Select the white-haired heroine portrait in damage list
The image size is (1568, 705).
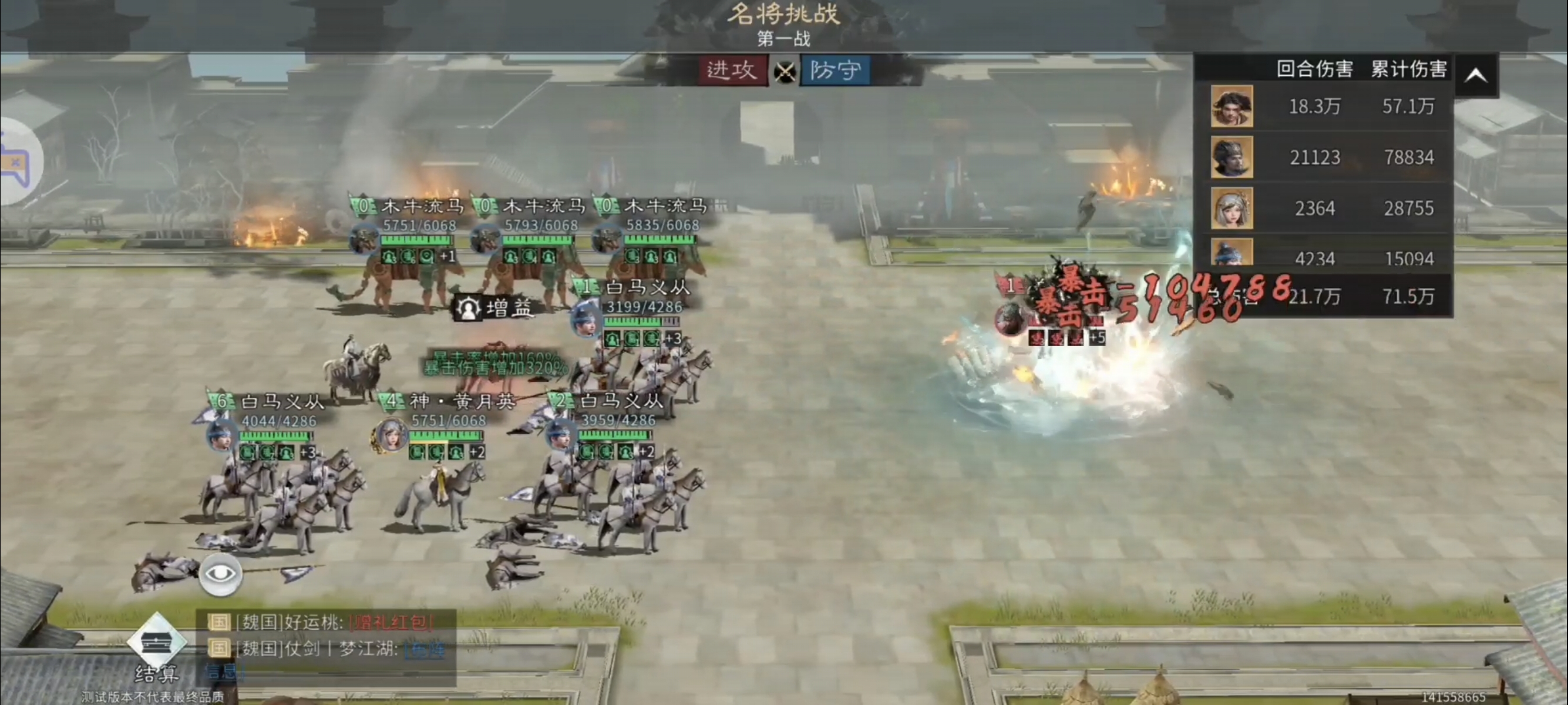(x=1231, y=208)
